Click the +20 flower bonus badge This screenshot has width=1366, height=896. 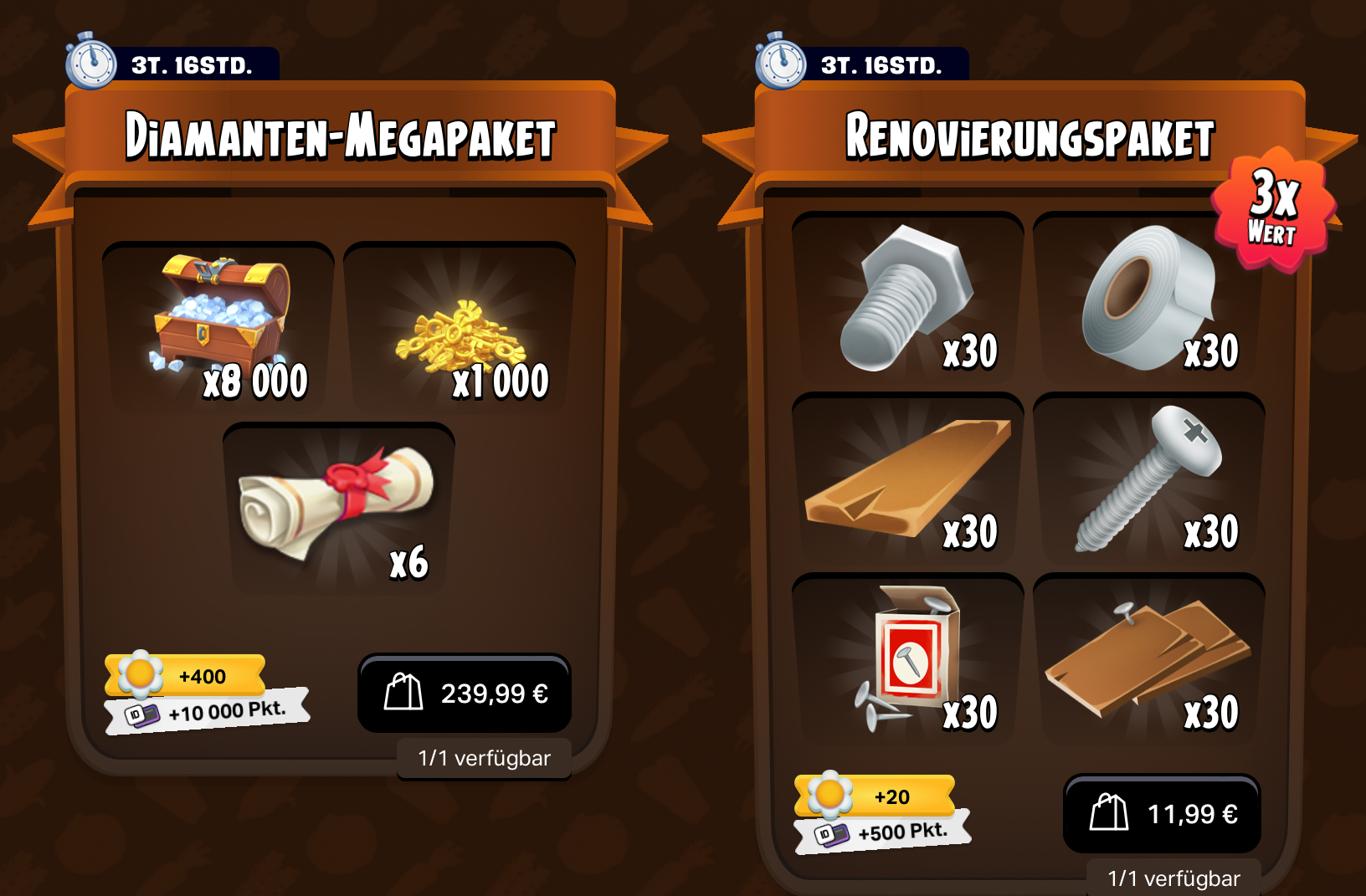876,796
